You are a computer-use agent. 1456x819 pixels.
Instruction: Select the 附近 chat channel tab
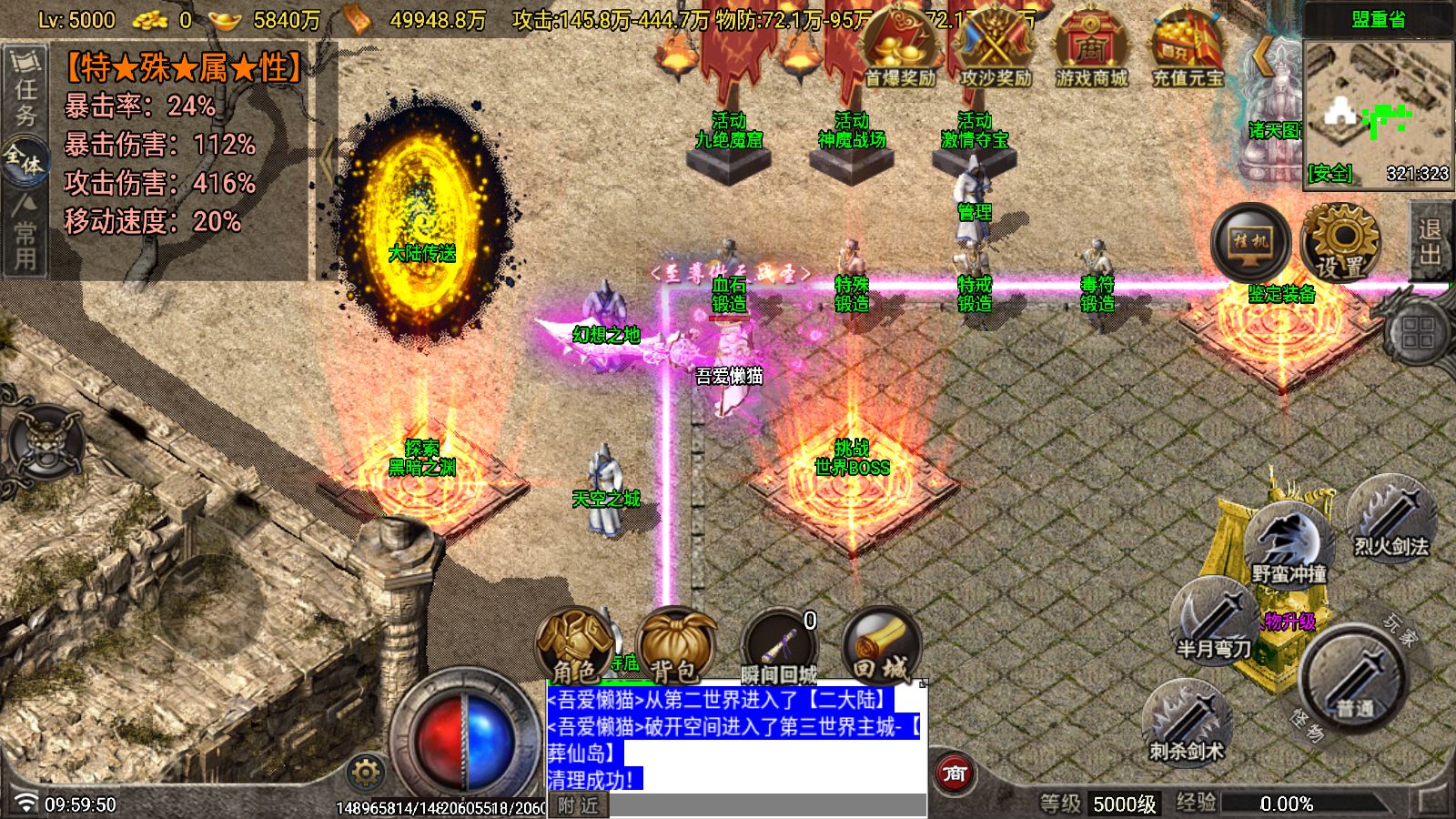(x=578, y=805)
